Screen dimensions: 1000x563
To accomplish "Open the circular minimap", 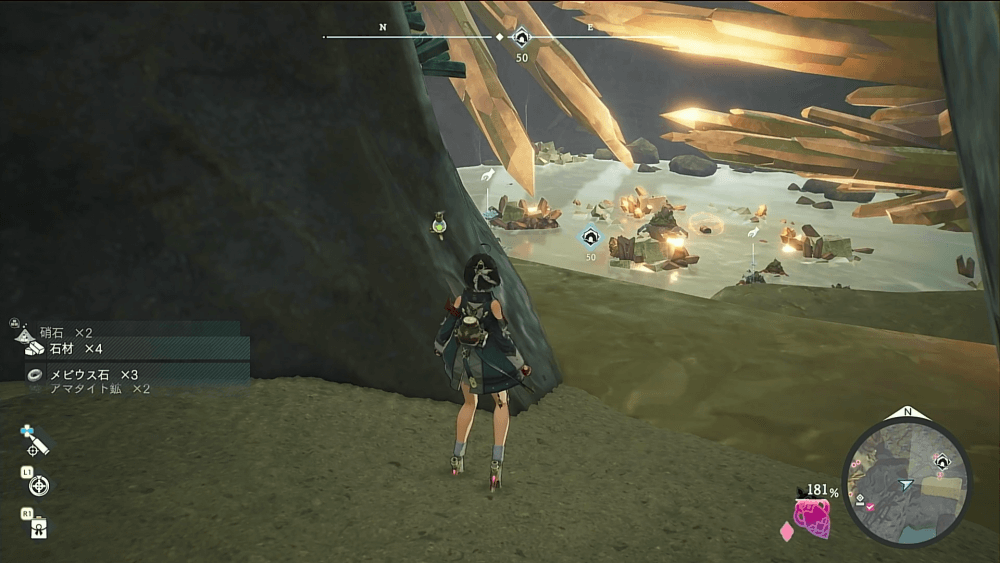I will click(907, 482).
